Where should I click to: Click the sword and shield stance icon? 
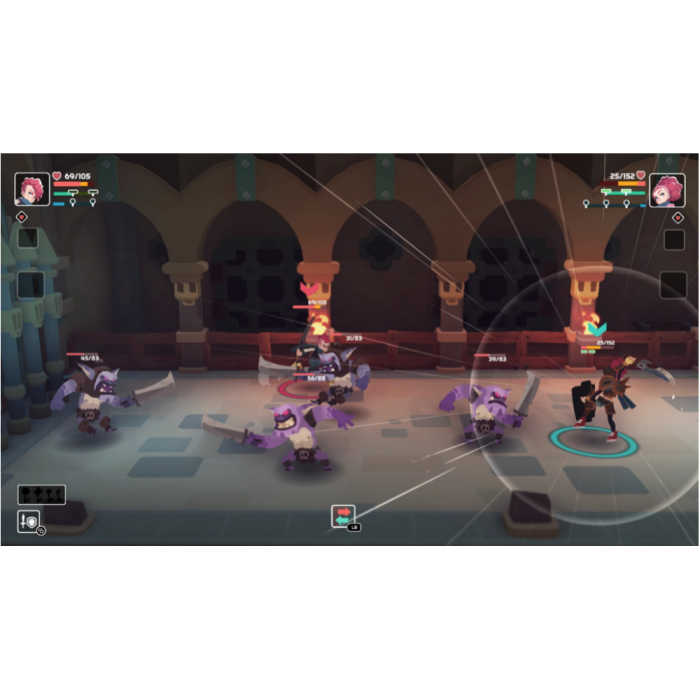click(x=29, y=520)
